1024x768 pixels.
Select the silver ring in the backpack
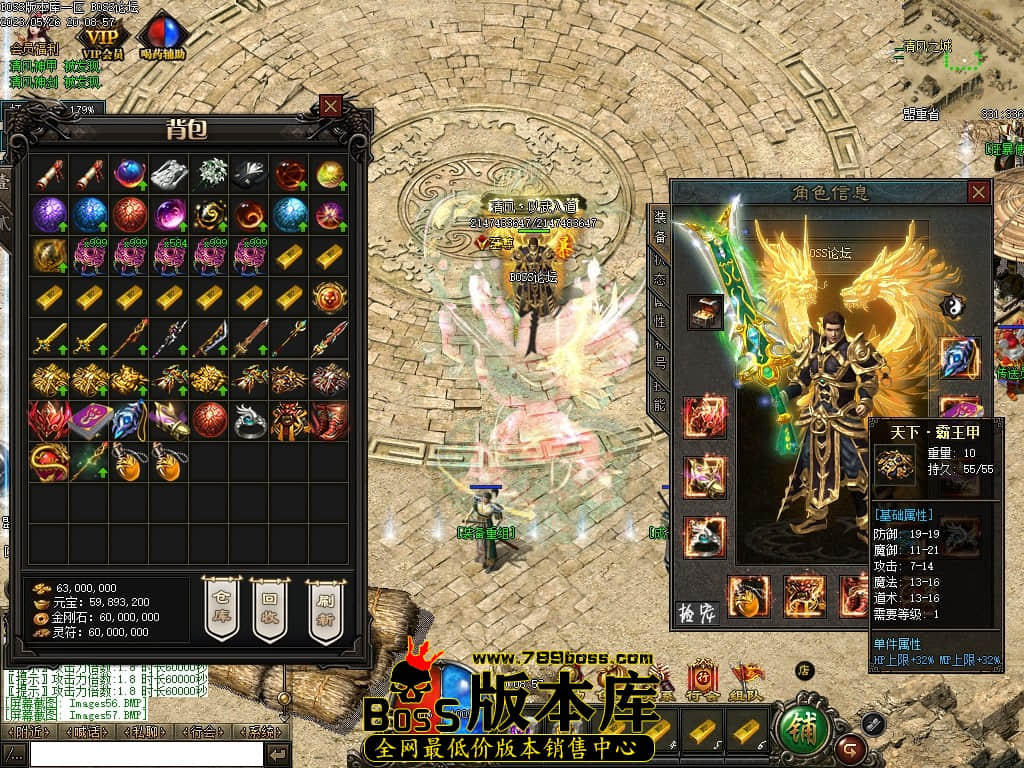(x=249, y=421)
